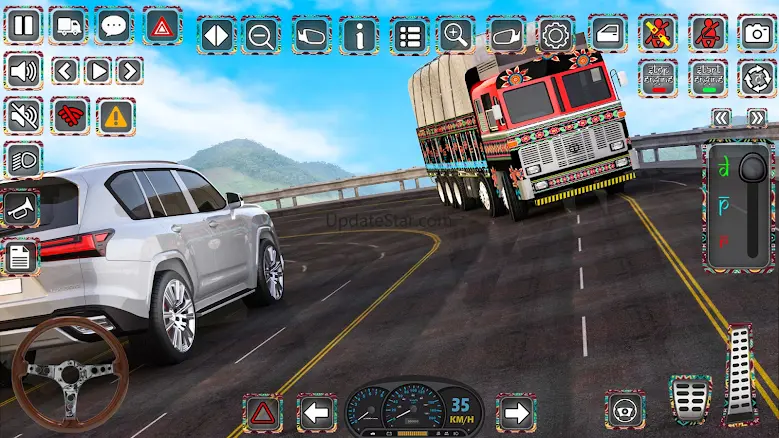This screenshot has width=779, height=438.
Task: Open the chat speech bubble
Action: pyautogui.click(x=115, y=25)
